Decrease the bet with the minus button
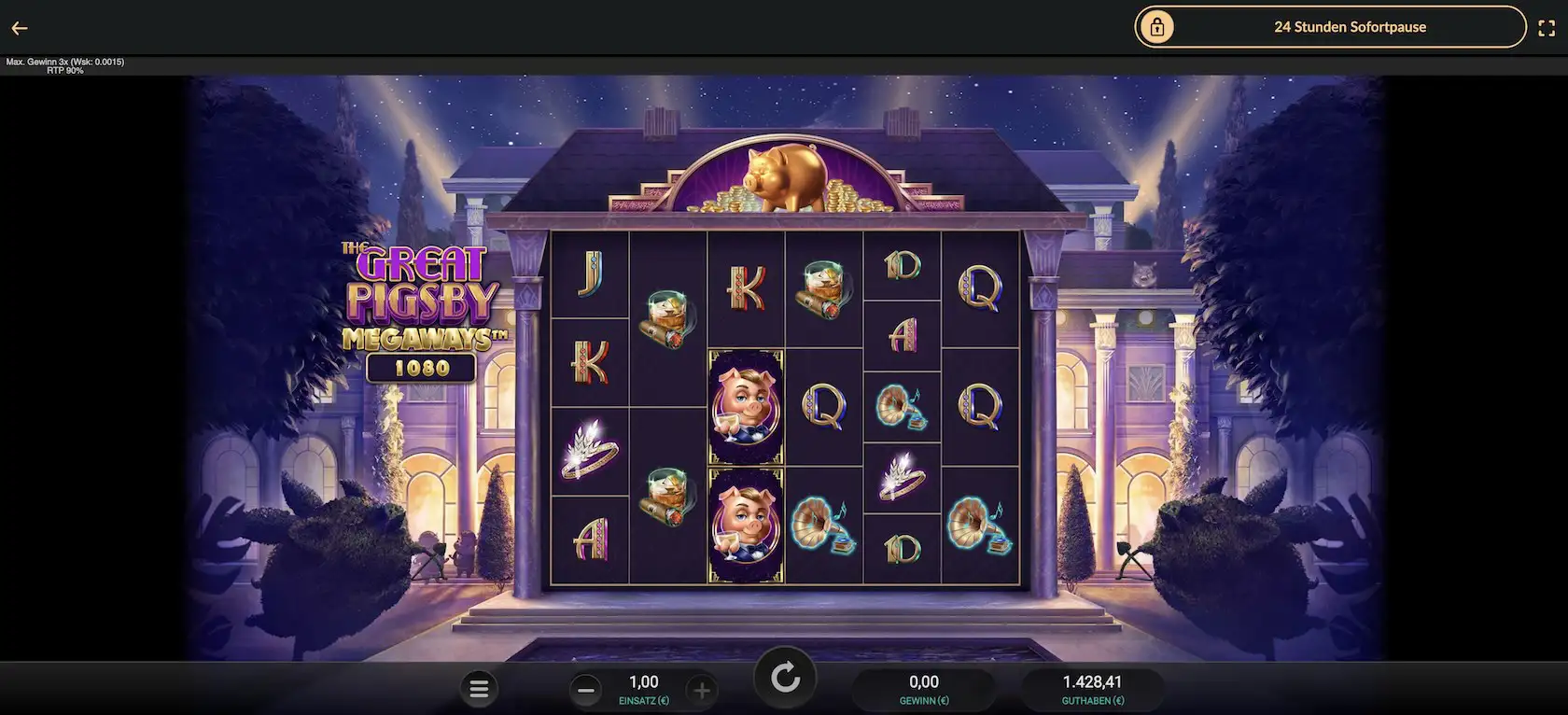Screen dimensions: 1568x715 pyautogui.click(x=586, y=691)
